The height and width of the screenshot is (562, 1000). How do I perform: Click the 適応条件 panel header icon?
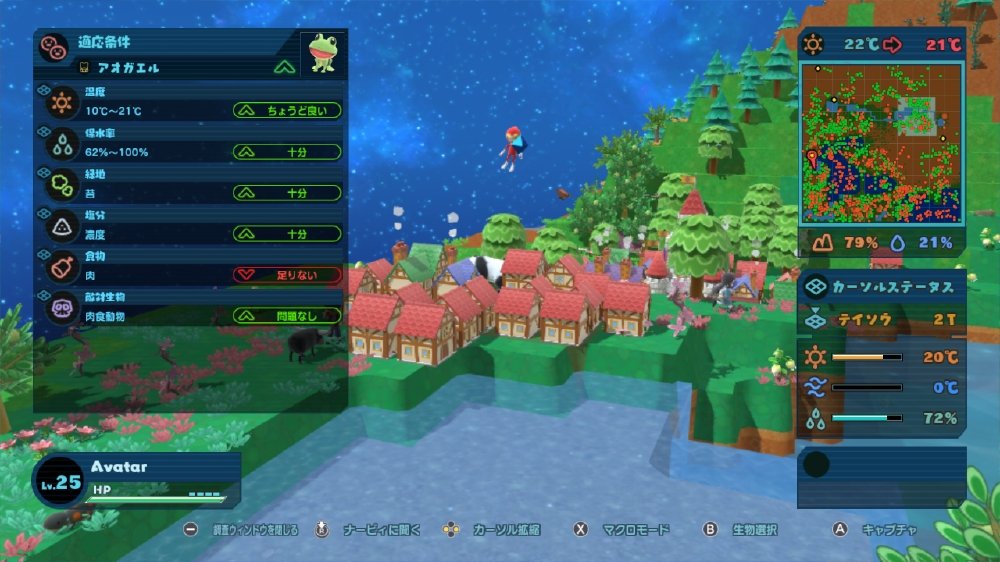54,47
